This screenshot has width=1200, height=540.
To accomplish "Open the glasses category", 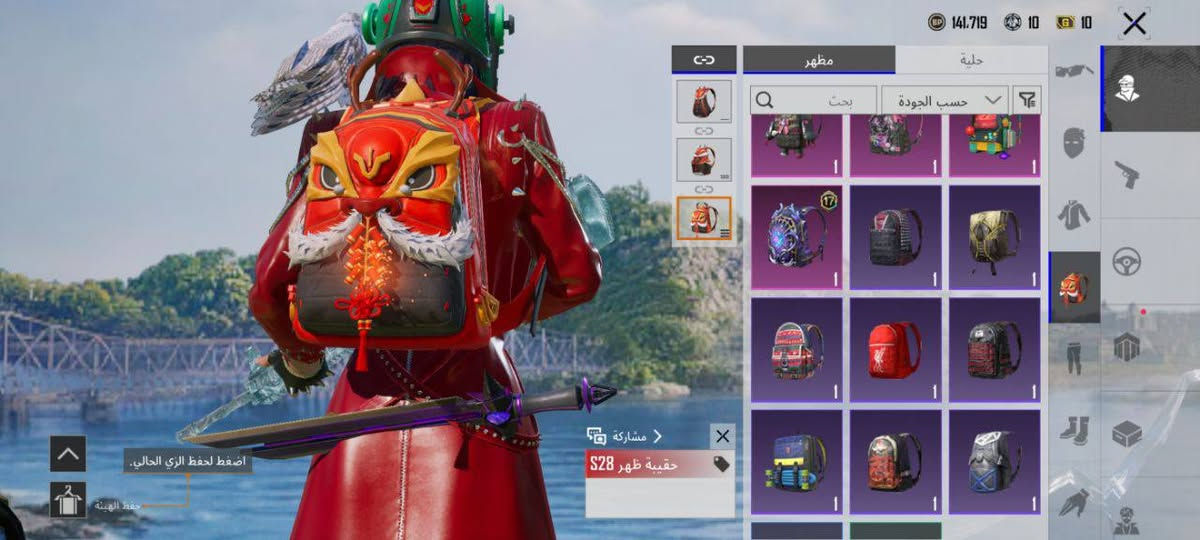I will click(1074, 72).
